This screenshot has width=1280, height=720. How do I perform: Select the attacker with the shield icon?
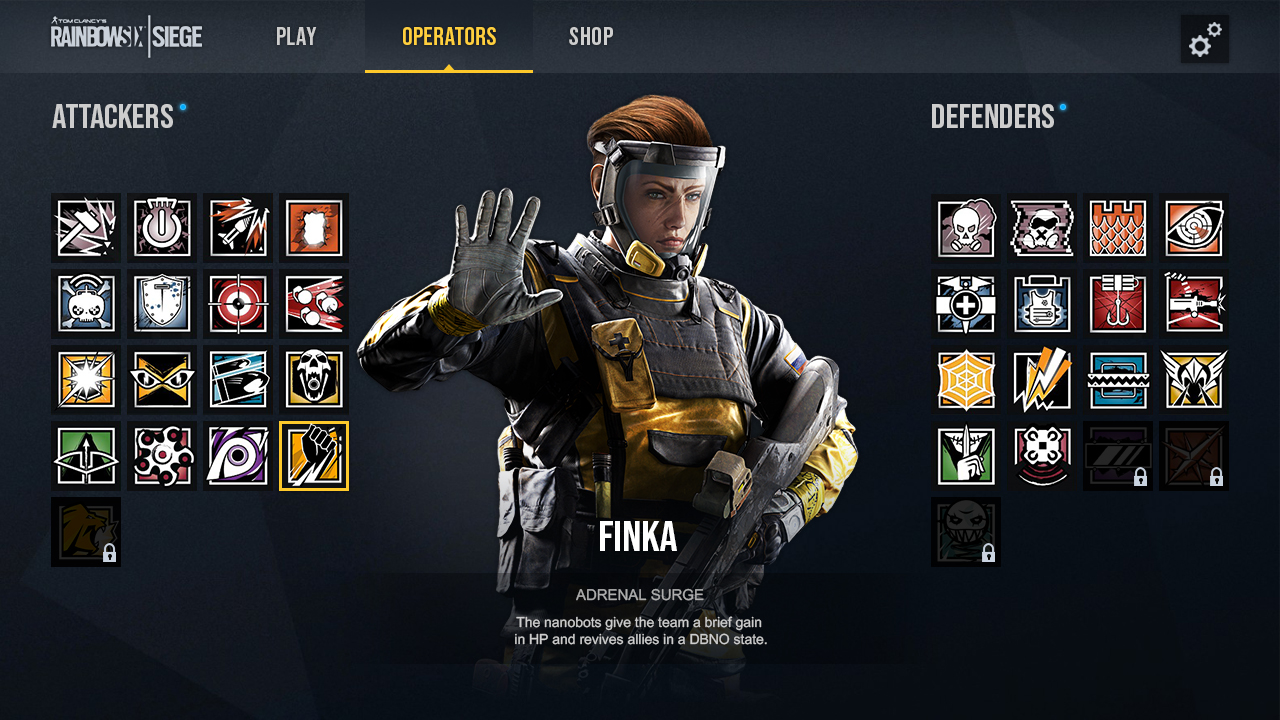pos(162,304)
